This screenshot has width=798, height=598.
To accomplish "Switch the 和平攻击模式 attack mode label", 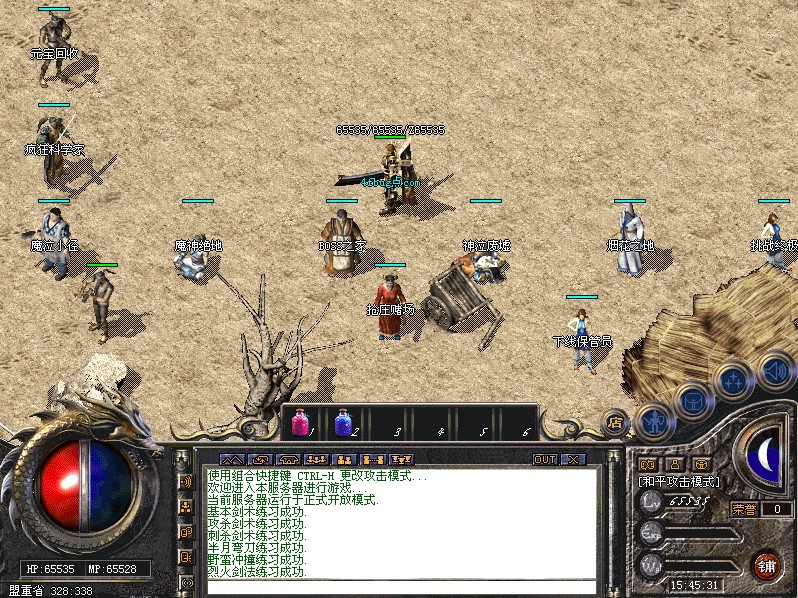I will click(x=679, y=481).
